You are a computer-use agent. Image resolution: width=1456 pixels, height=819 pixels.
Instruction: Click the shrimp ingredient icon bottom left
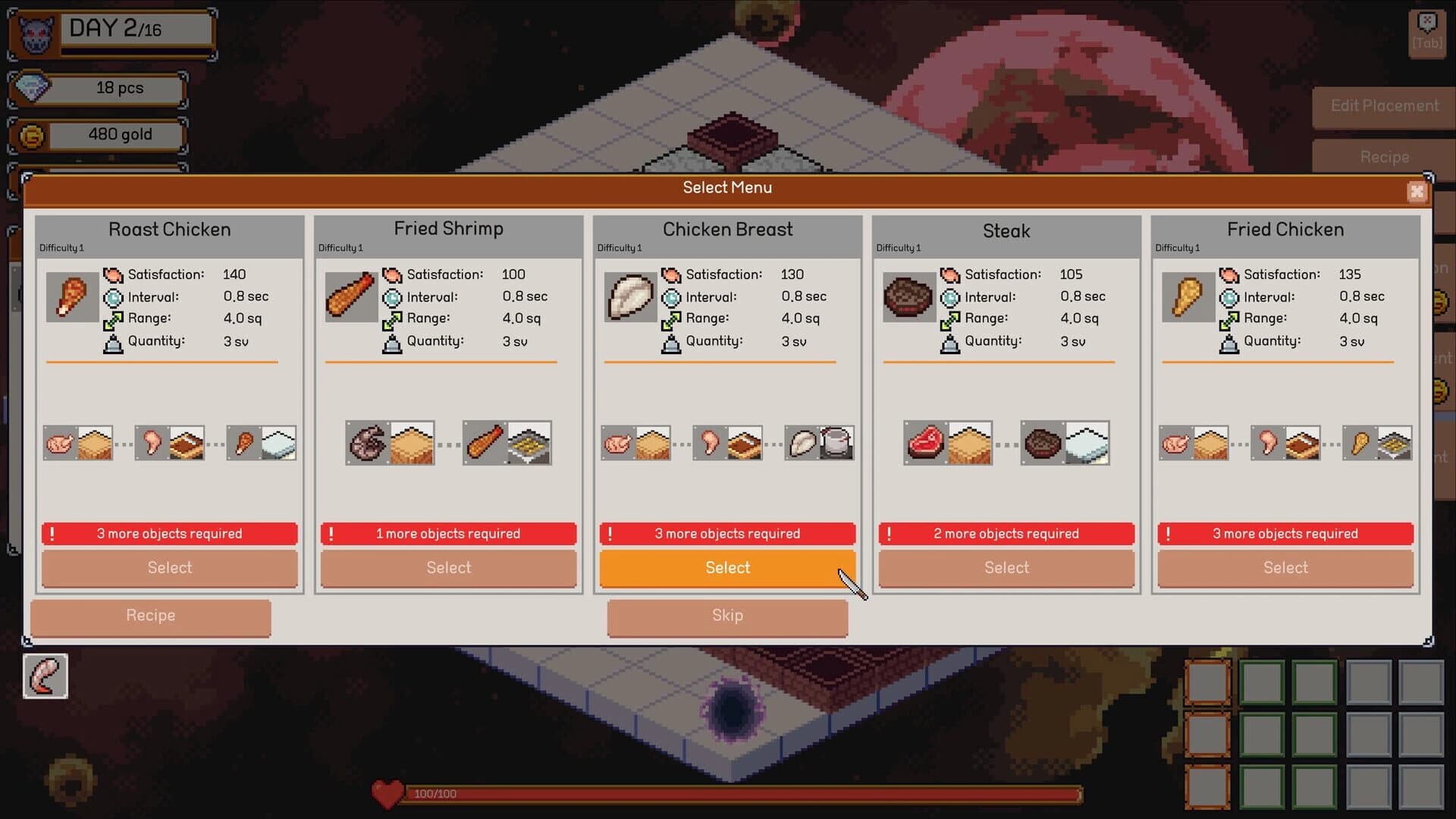[44, 676]
